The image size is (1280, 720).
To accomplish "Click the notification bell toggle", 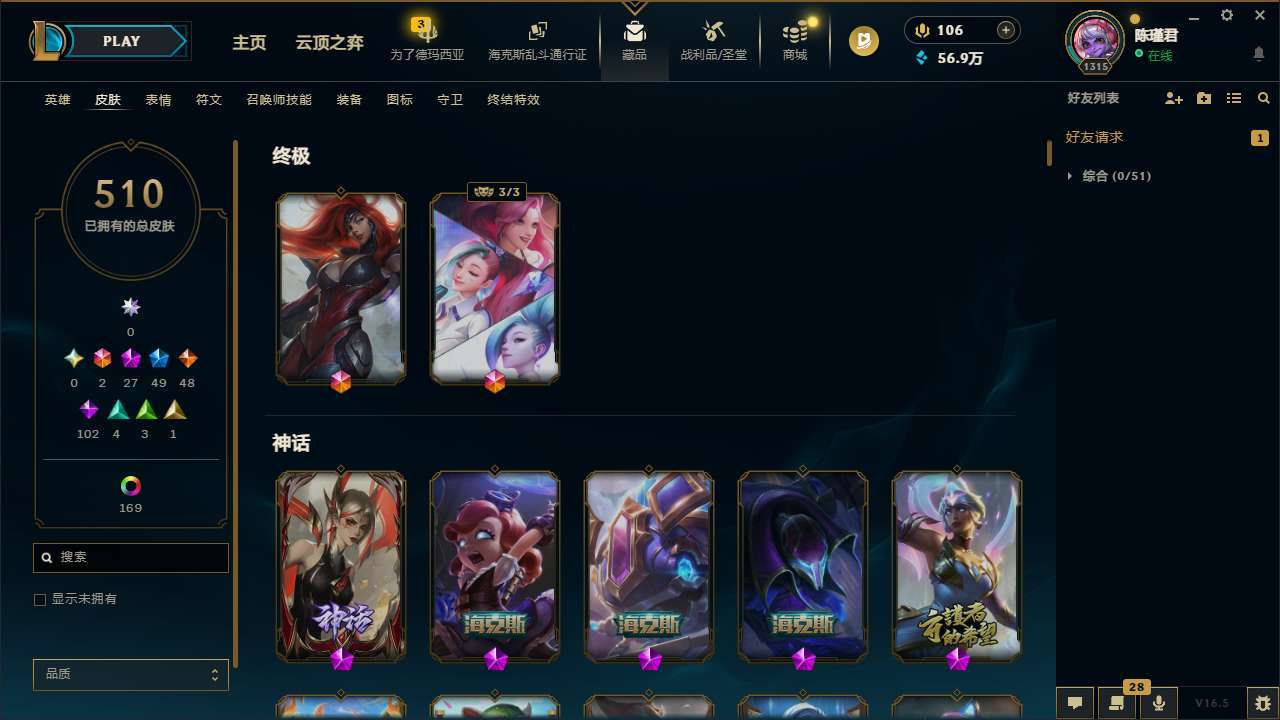I will coord(1258,55).
